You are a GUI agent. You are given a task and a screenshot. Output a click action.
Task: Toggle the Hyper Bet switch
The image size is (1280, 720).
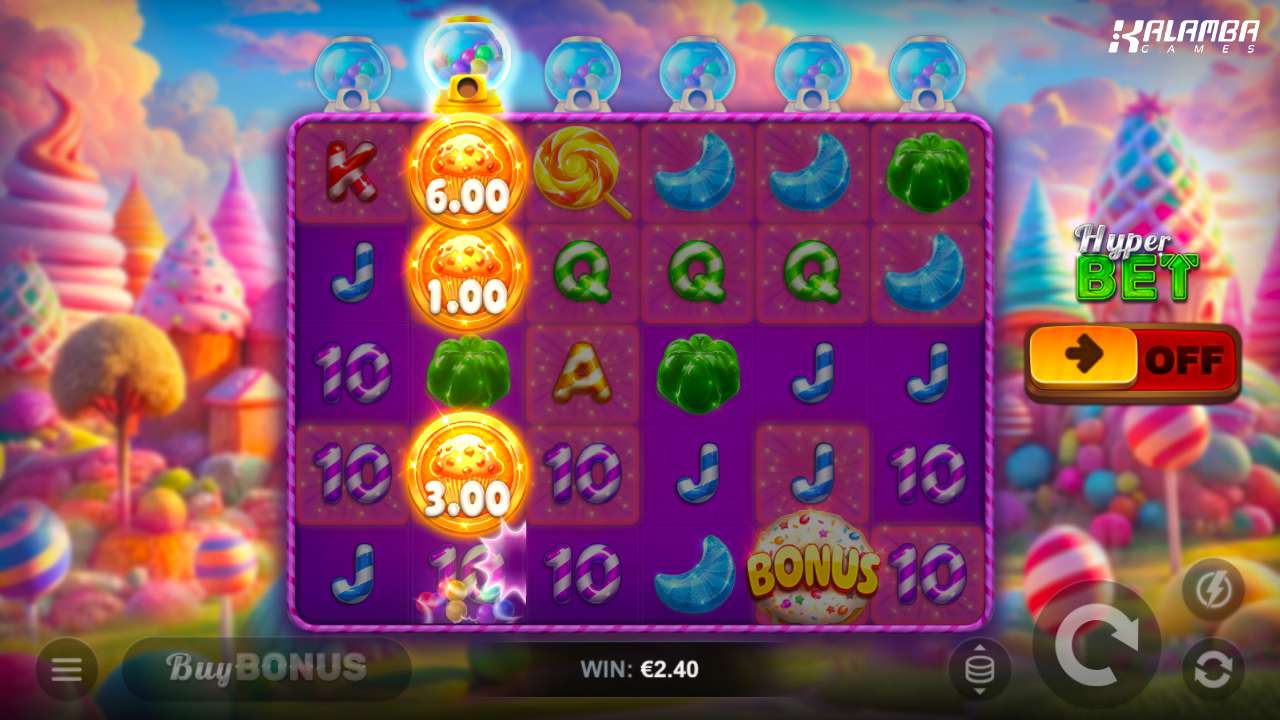[1132, 360]
